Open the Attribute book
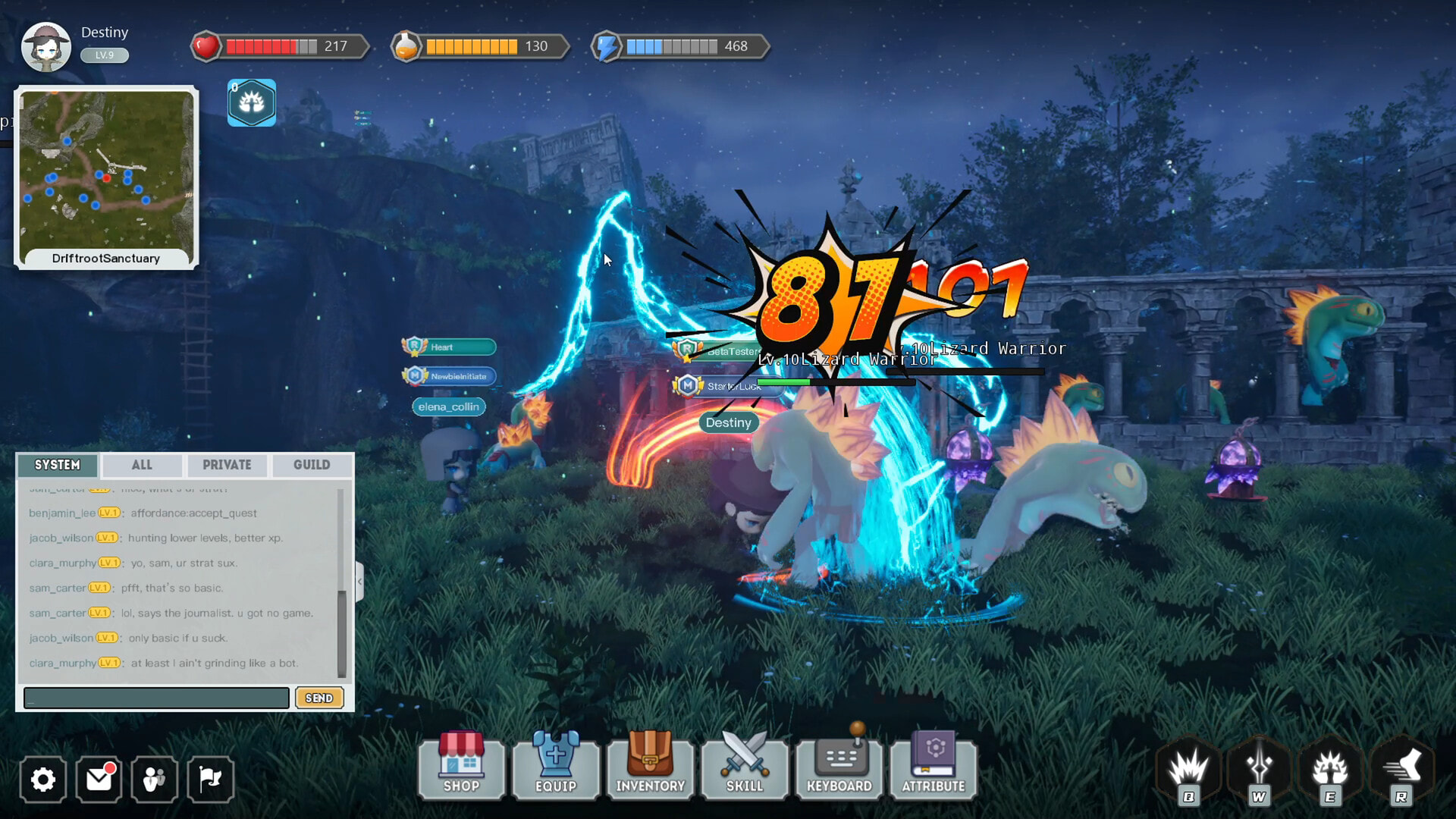The height and width of the screenshot is (819, 1456). pyautogui.click(x=934, y=767)
